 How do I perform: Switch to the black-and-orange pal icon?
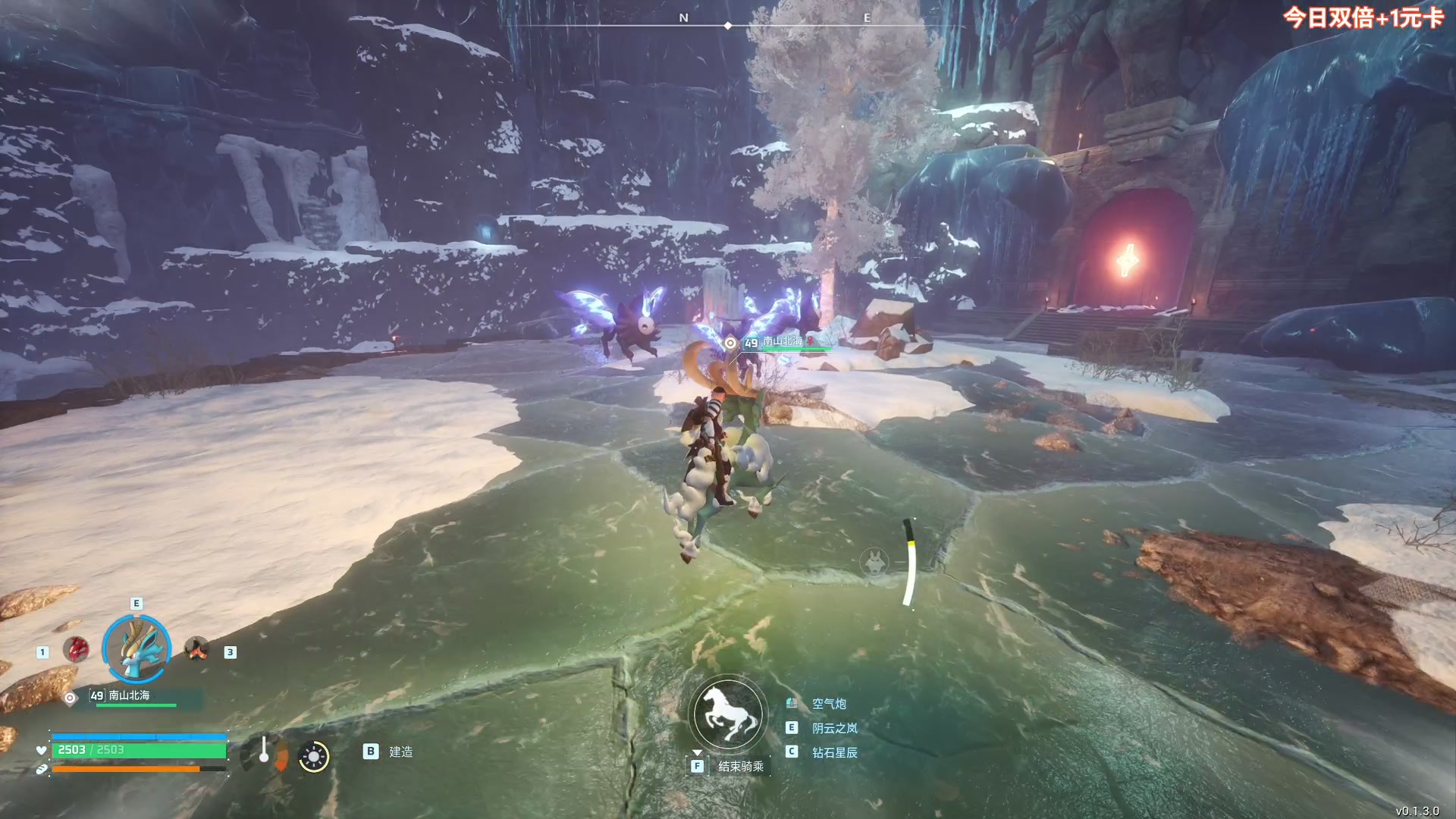[196, 649]
